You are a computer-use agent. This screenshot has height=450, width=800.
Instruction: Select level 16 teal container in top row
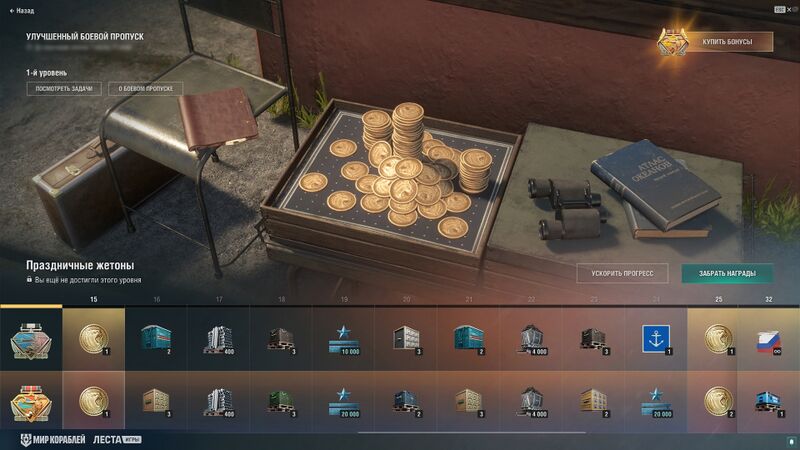click(156, 338)
